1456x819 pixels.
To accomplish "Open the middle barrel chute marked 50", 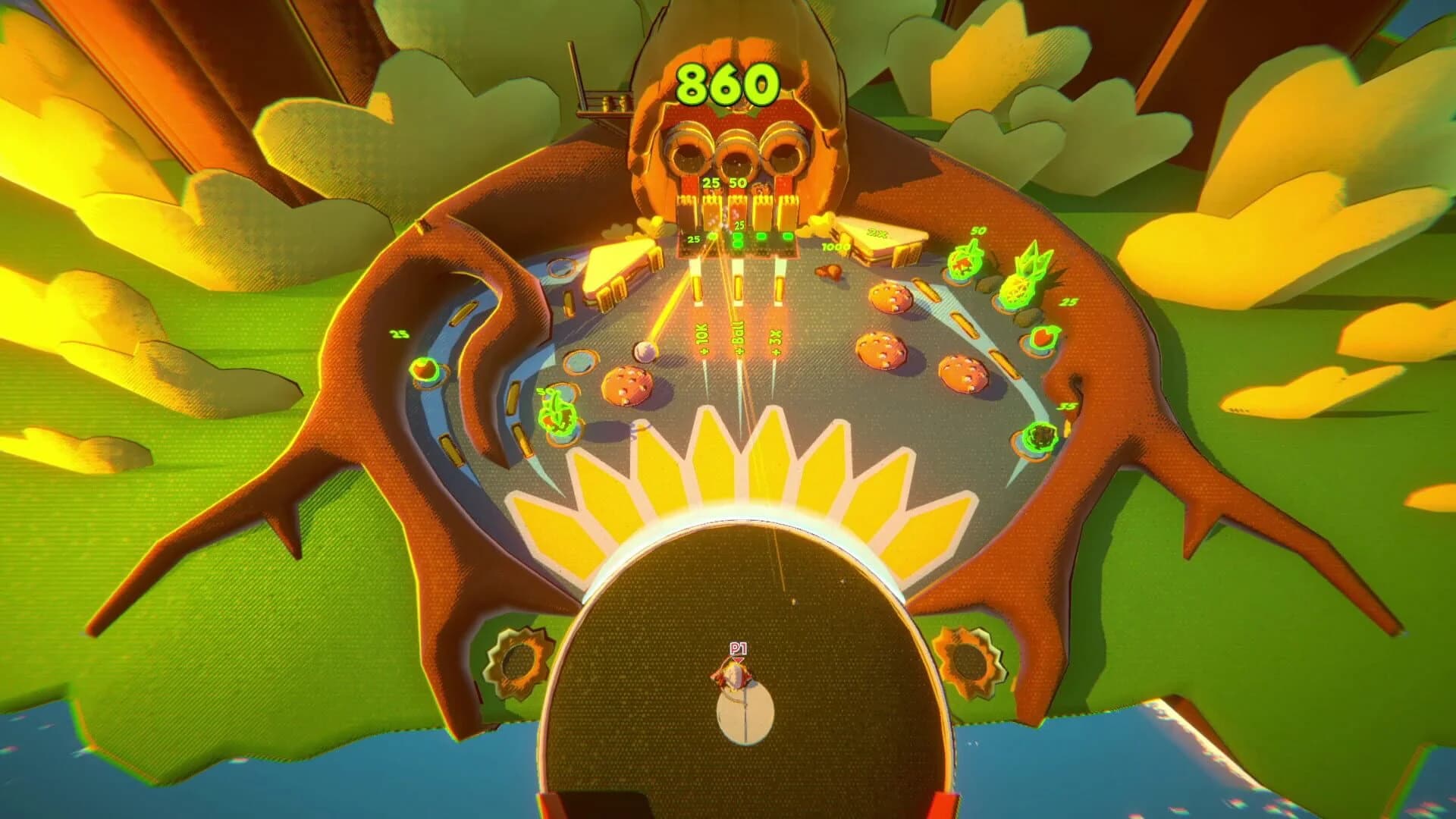I will pyautogui.click(x=736, y=158).
